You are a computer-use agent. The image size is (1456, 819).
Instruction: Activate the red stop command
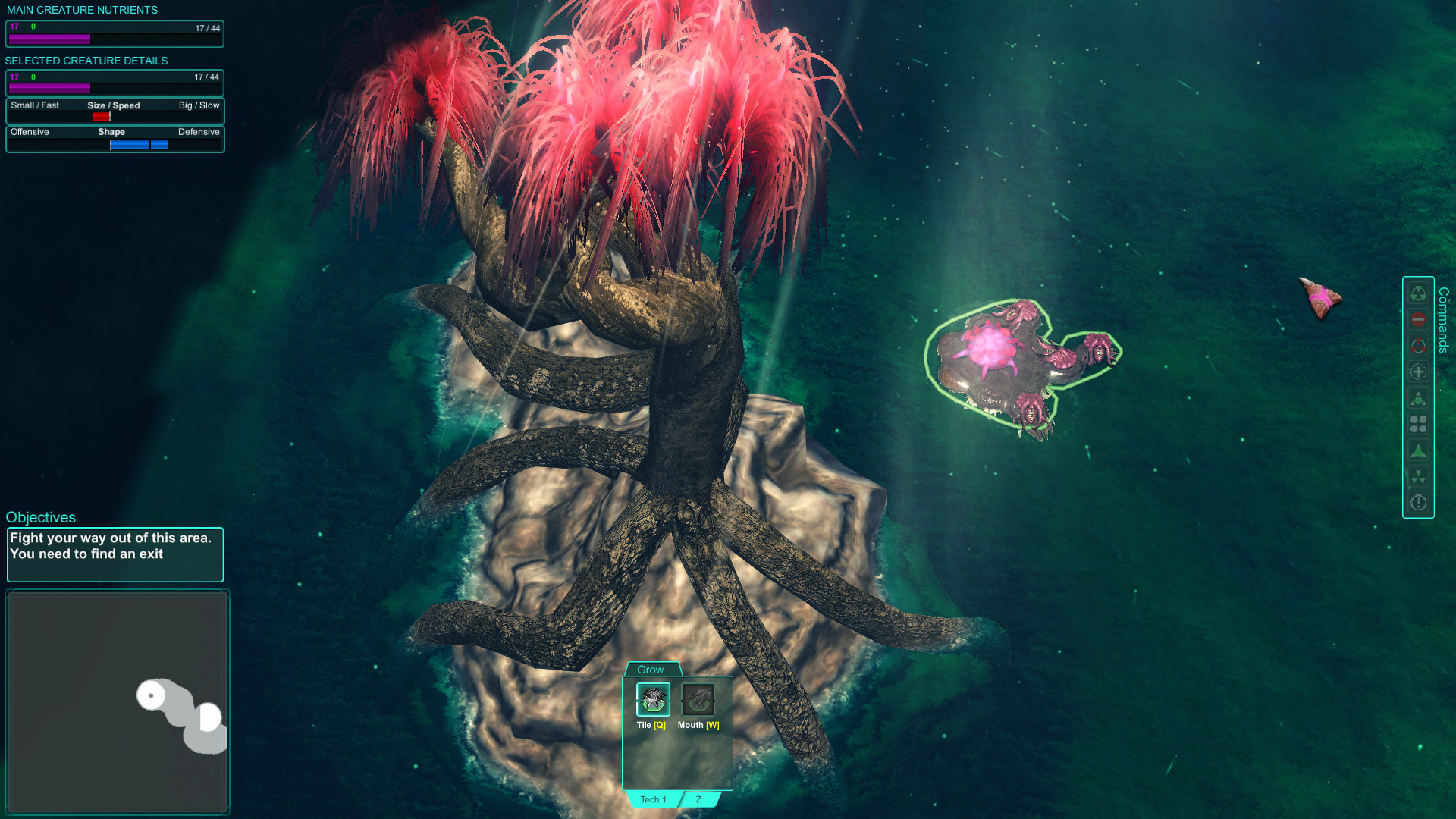click(x=1418, y=319)
